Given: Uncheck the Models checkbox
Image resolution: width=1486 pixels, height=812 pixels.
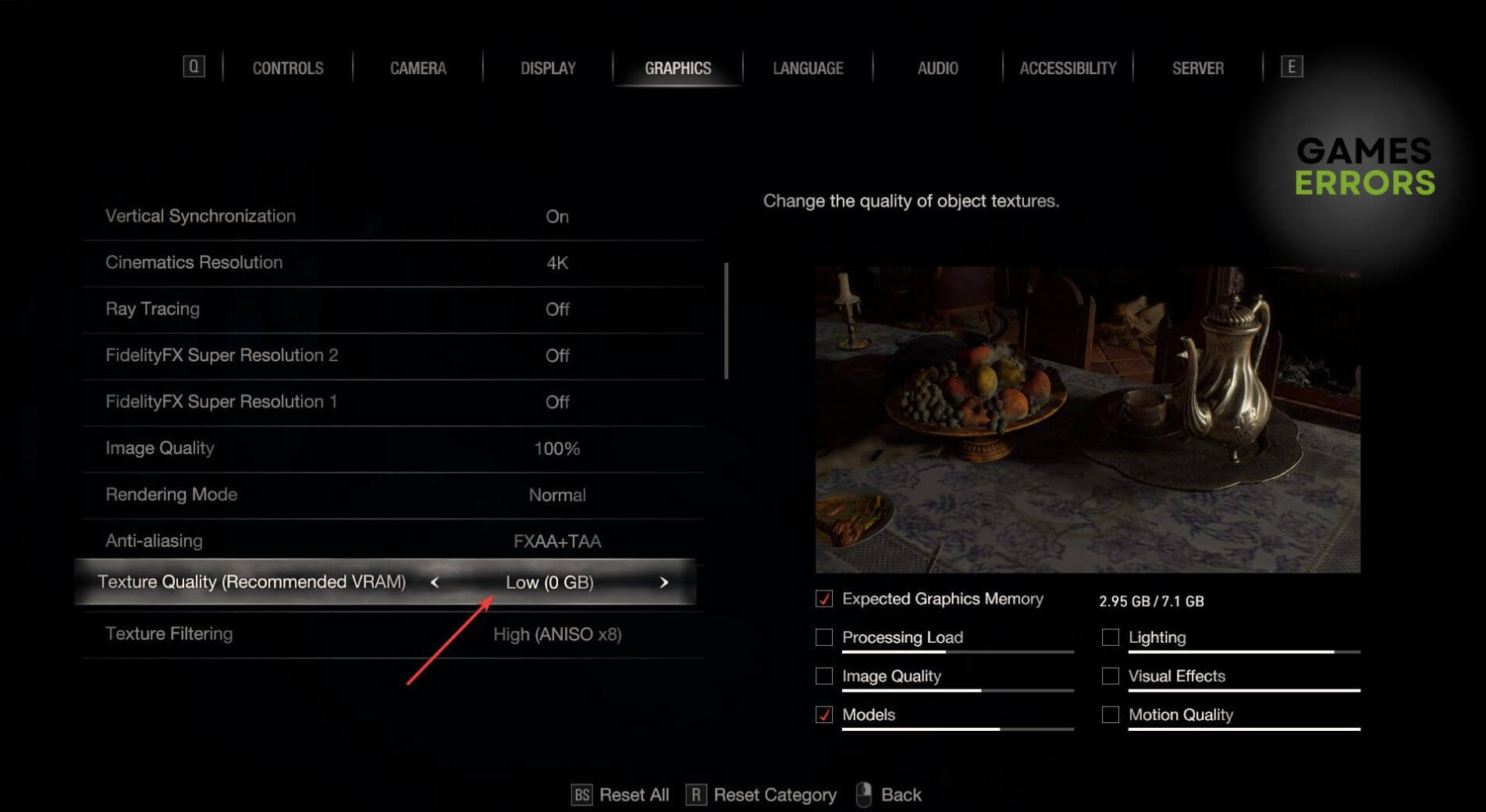Looking at the screenshot, I should pos(824,714).
